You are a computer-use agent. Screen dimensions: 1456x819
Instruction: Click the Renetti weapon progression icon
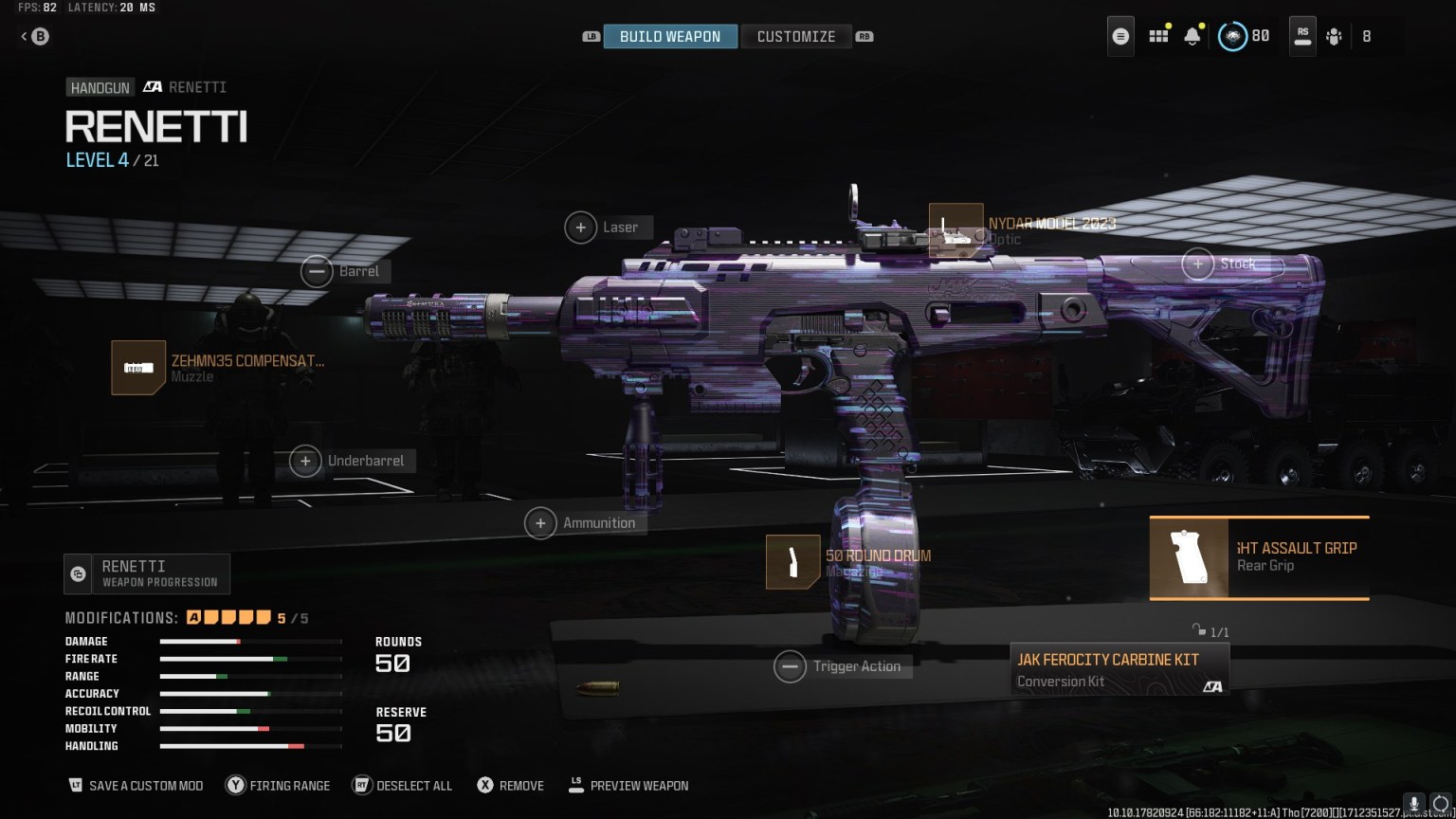point(76,573)
